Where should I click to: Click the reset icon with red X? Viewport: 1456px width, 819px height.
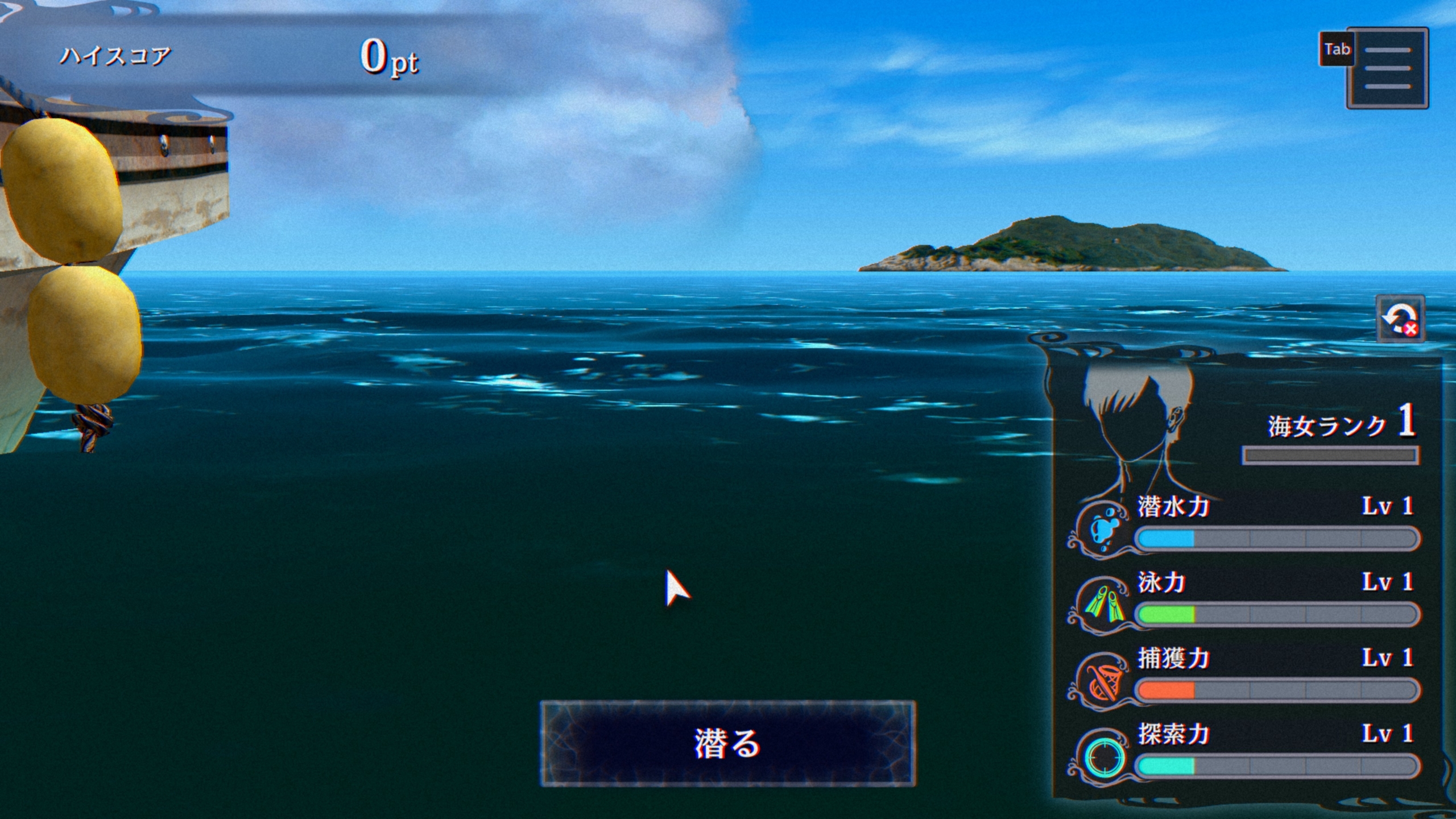[x=1400, y=319]
